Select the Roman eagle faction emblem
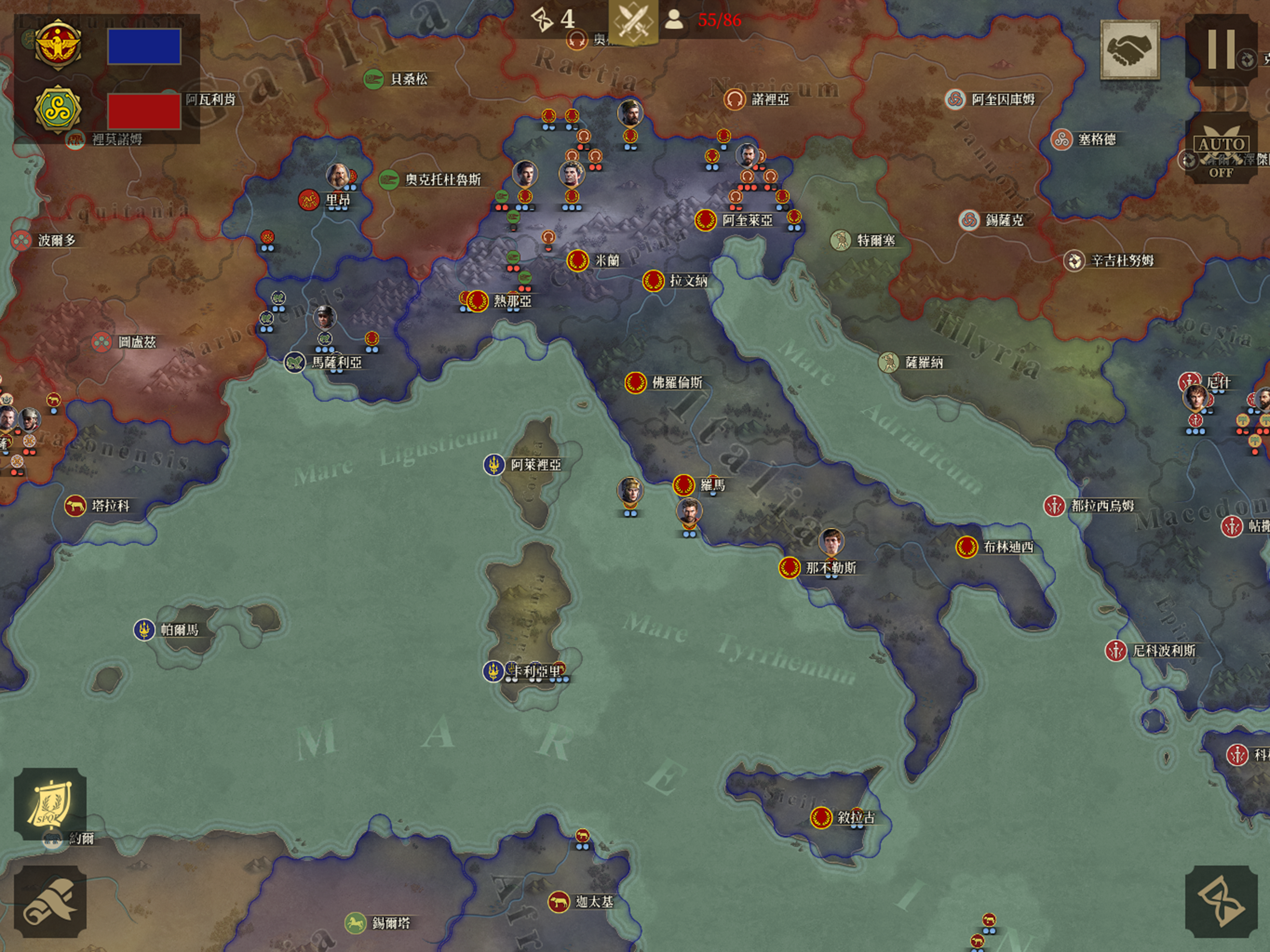This screenshot has width=1270, height=952. coord(58,45)
